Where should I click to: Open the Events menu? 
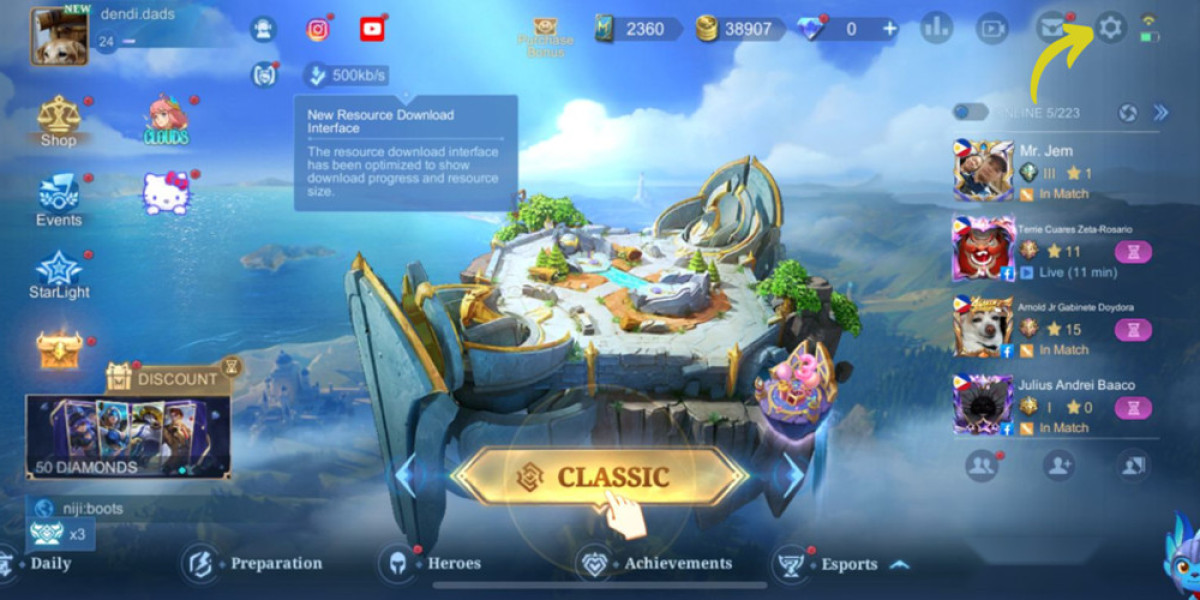click(59, 198)
